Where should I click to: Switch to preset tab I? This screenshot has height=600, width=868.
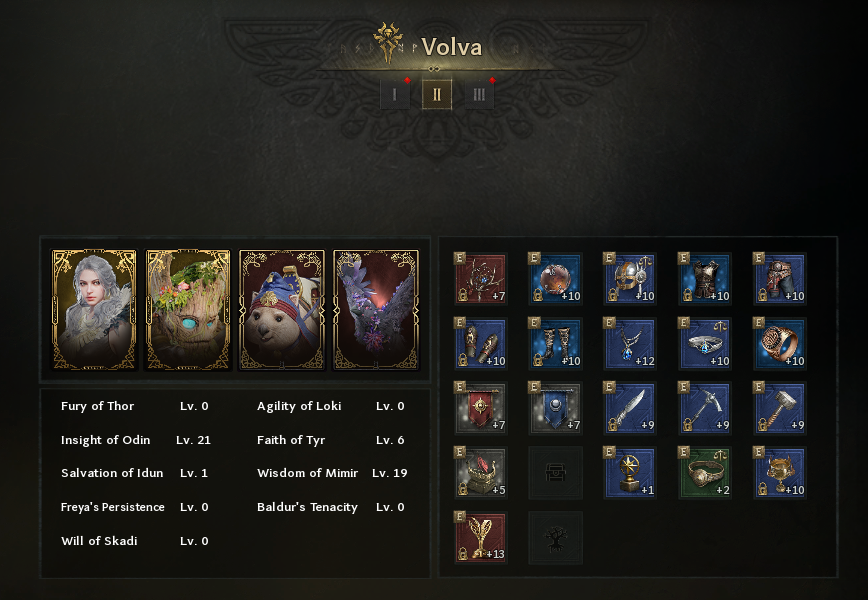click(x=395, y=95)
